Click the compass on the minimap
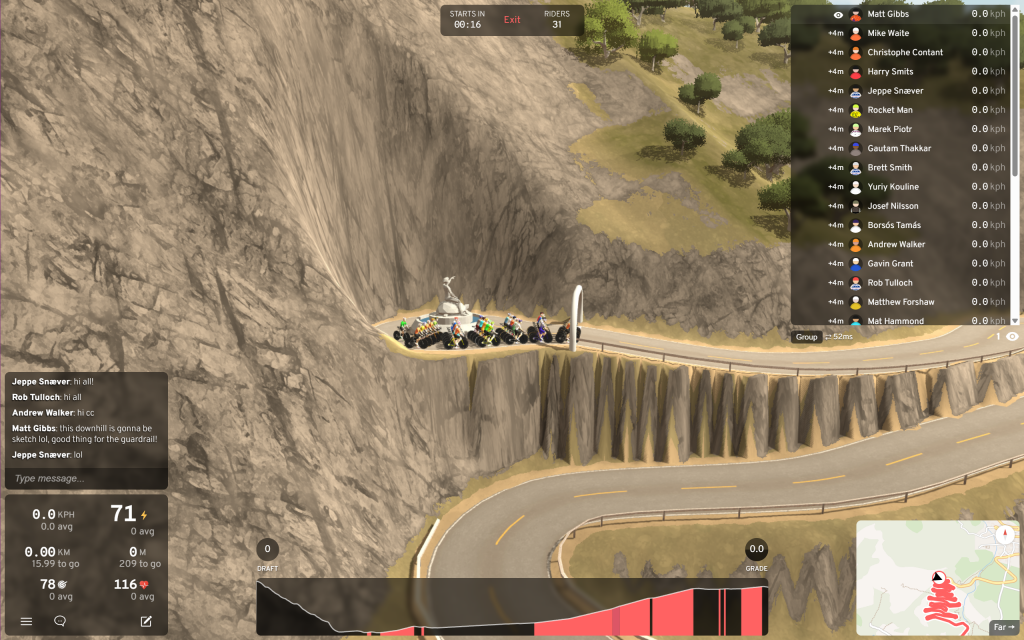 1004,535
